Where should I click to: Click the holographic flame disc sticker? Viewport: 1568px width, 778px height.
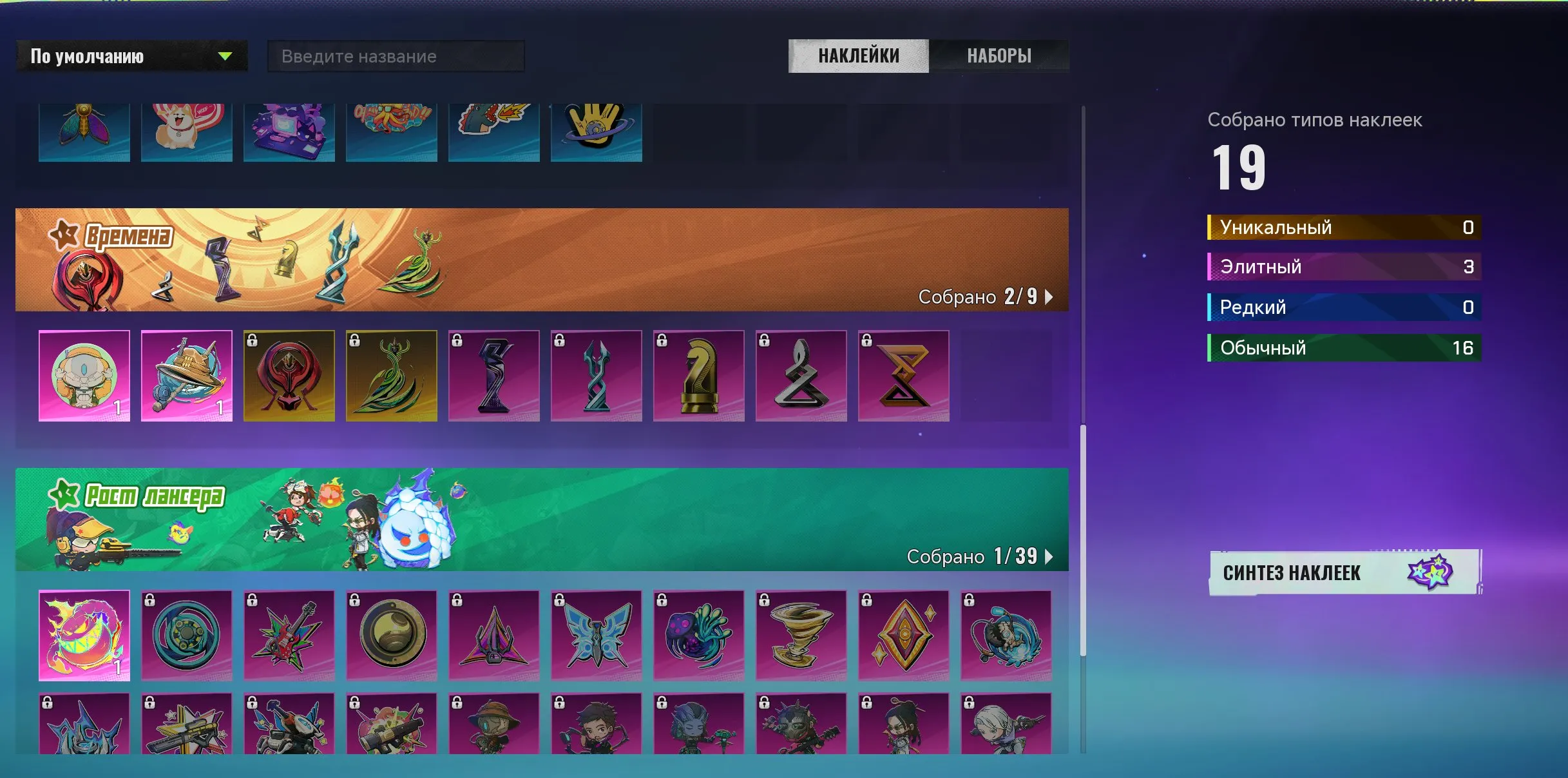coord(84,637)
